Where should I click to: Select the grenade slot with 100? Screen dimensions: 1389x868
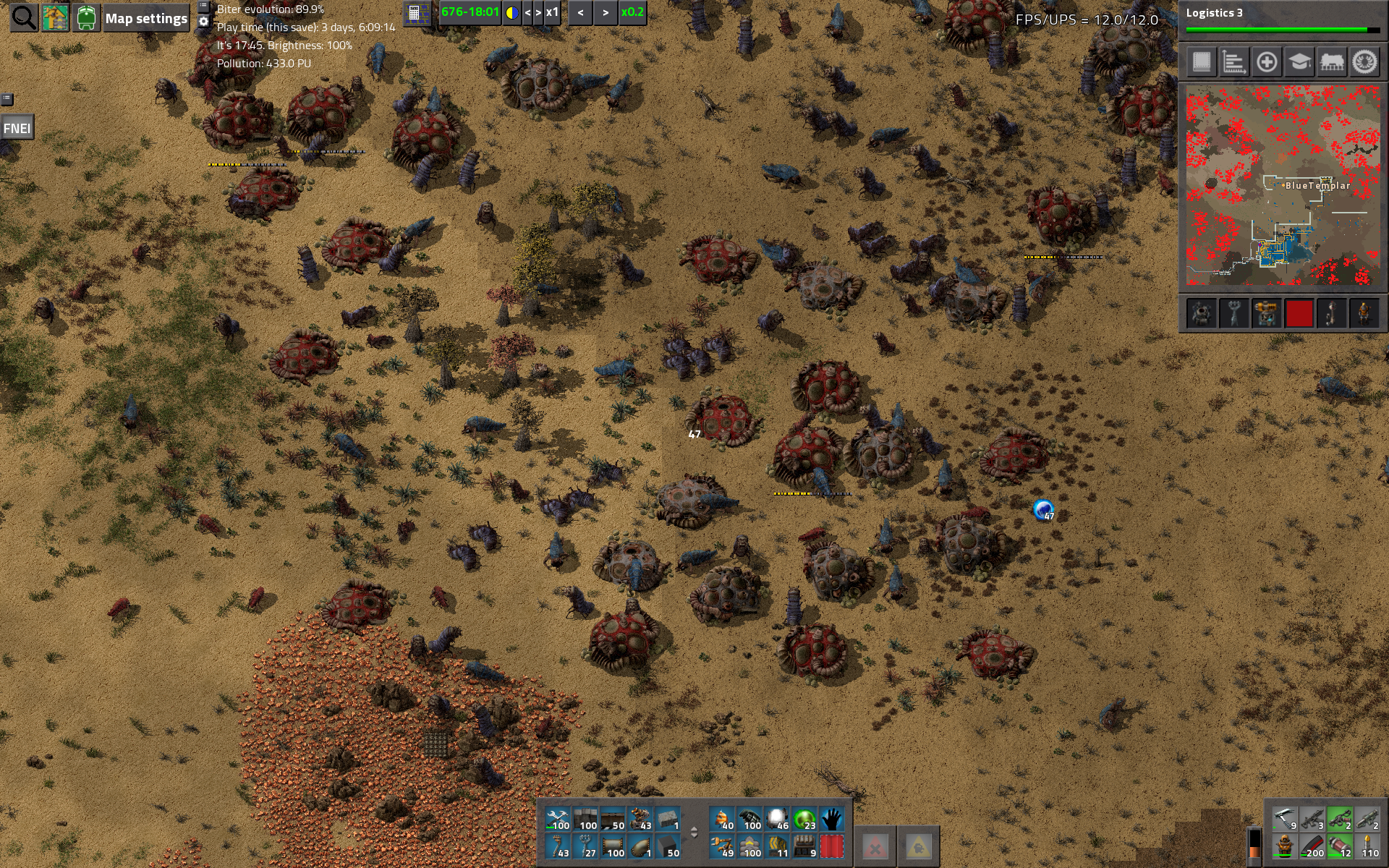pyautogui.click(x=750, y=819)
